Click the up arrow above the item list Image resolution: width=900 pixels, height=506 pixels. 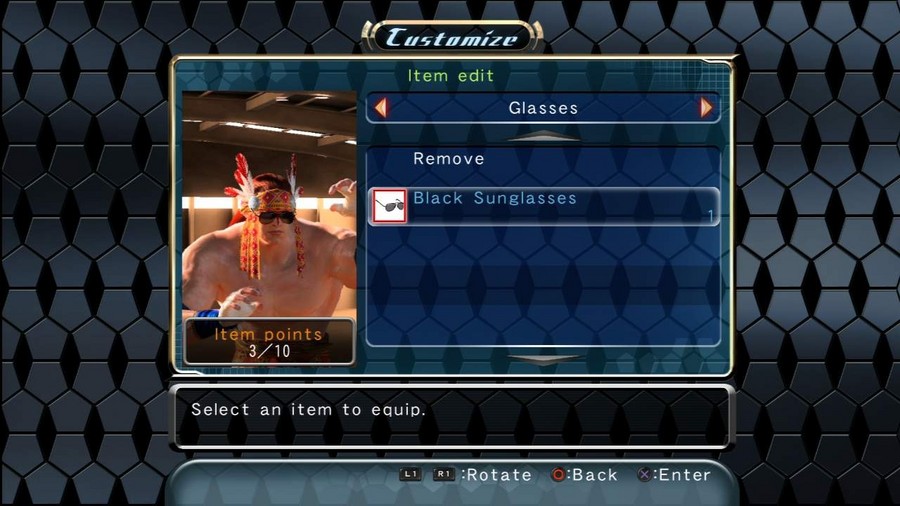point(543,136)
